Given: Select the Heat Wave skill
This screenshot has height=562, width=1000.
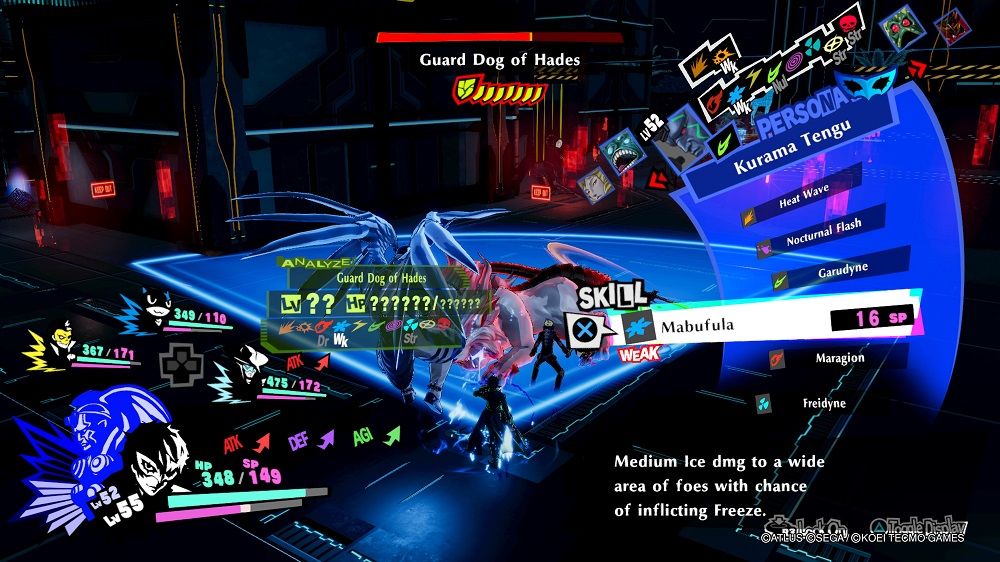Looking at the screenshot, I should (x=805, y=201).
